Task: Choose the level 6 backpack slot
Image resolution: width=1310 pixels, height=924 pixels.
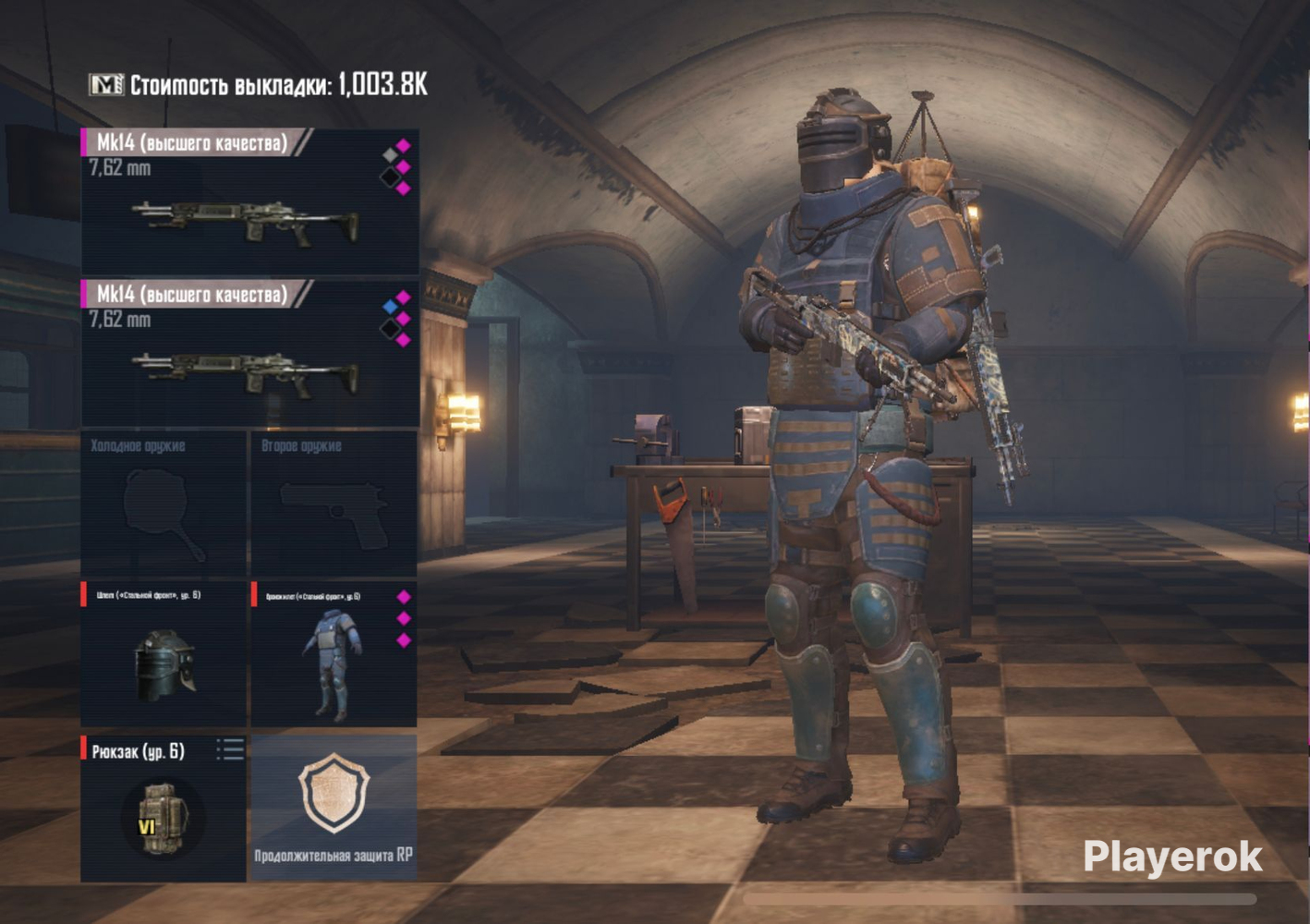Action: click(157, 813)
